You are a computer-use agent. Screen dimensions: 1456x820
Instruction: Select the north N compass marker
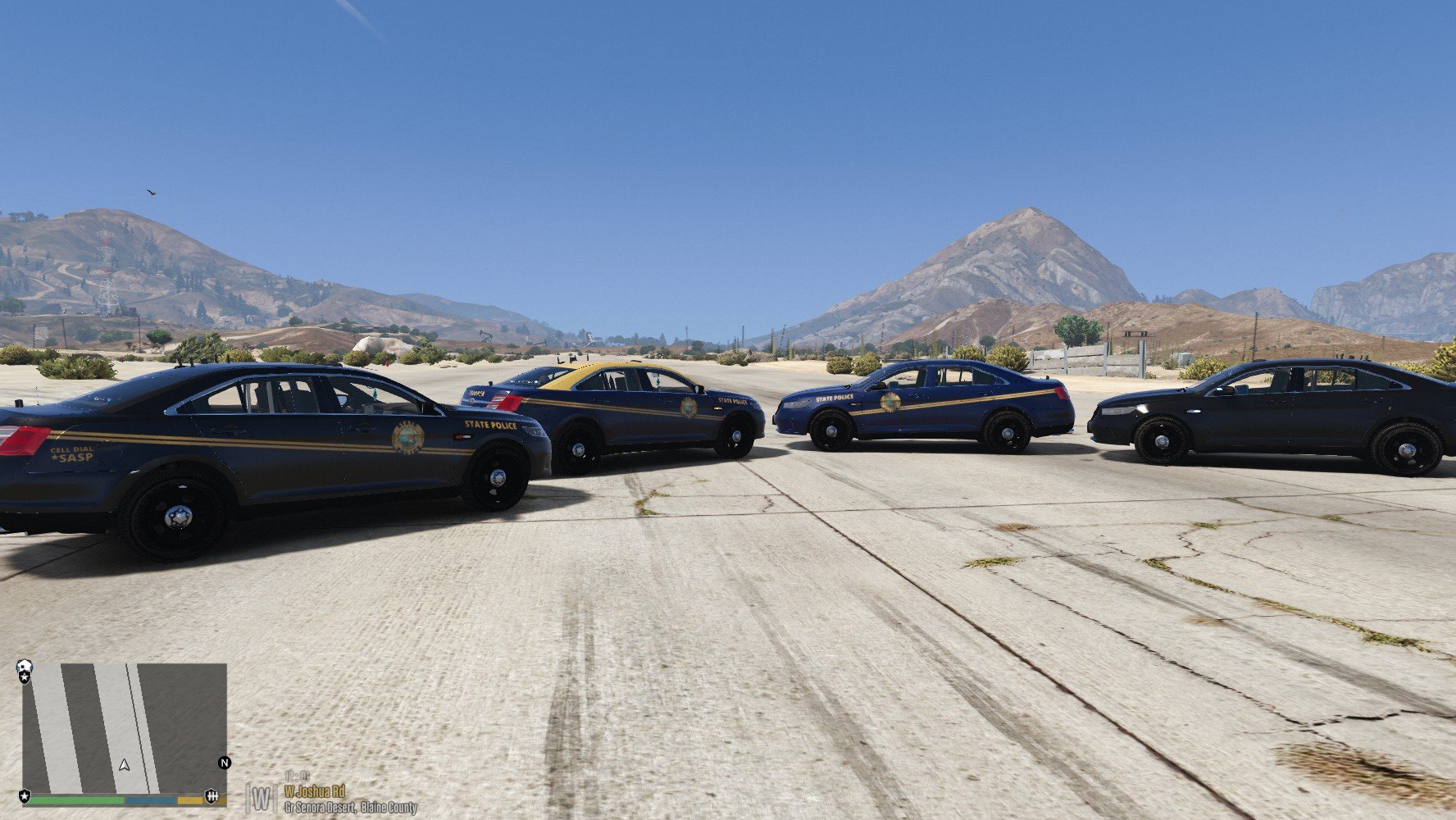tap(224, 763)
